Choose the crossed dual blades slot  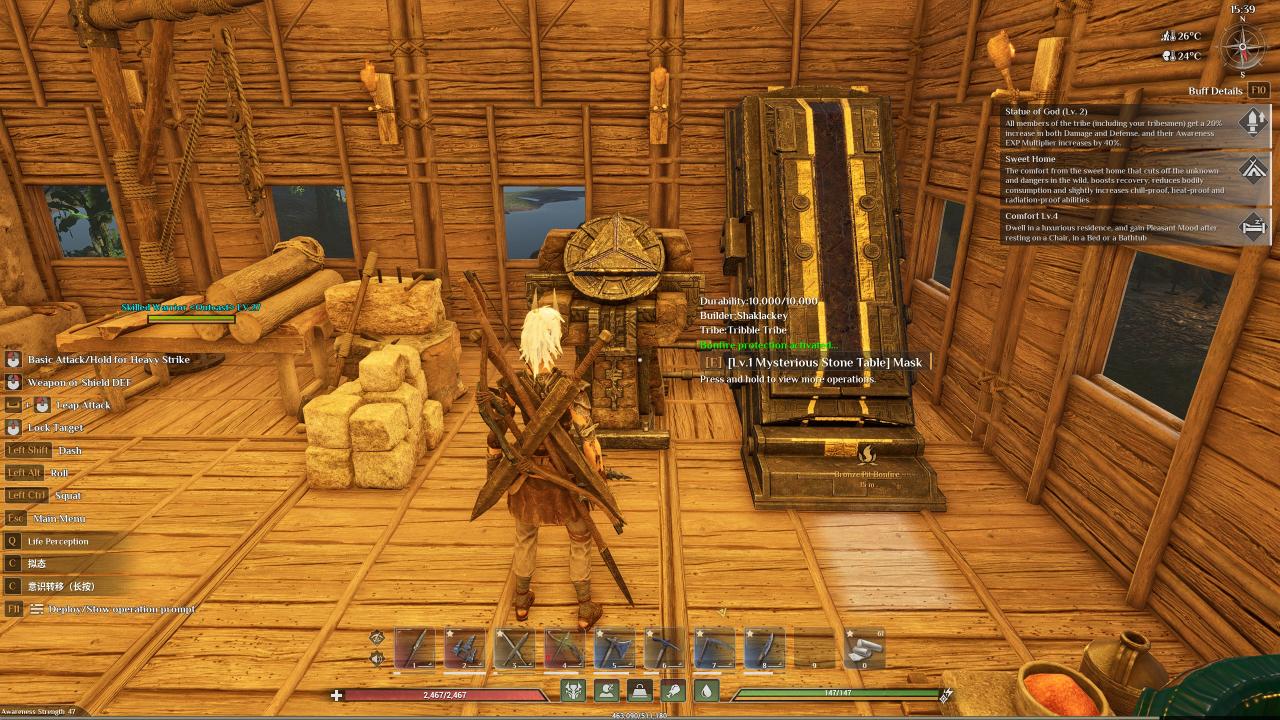pos(515,648)
